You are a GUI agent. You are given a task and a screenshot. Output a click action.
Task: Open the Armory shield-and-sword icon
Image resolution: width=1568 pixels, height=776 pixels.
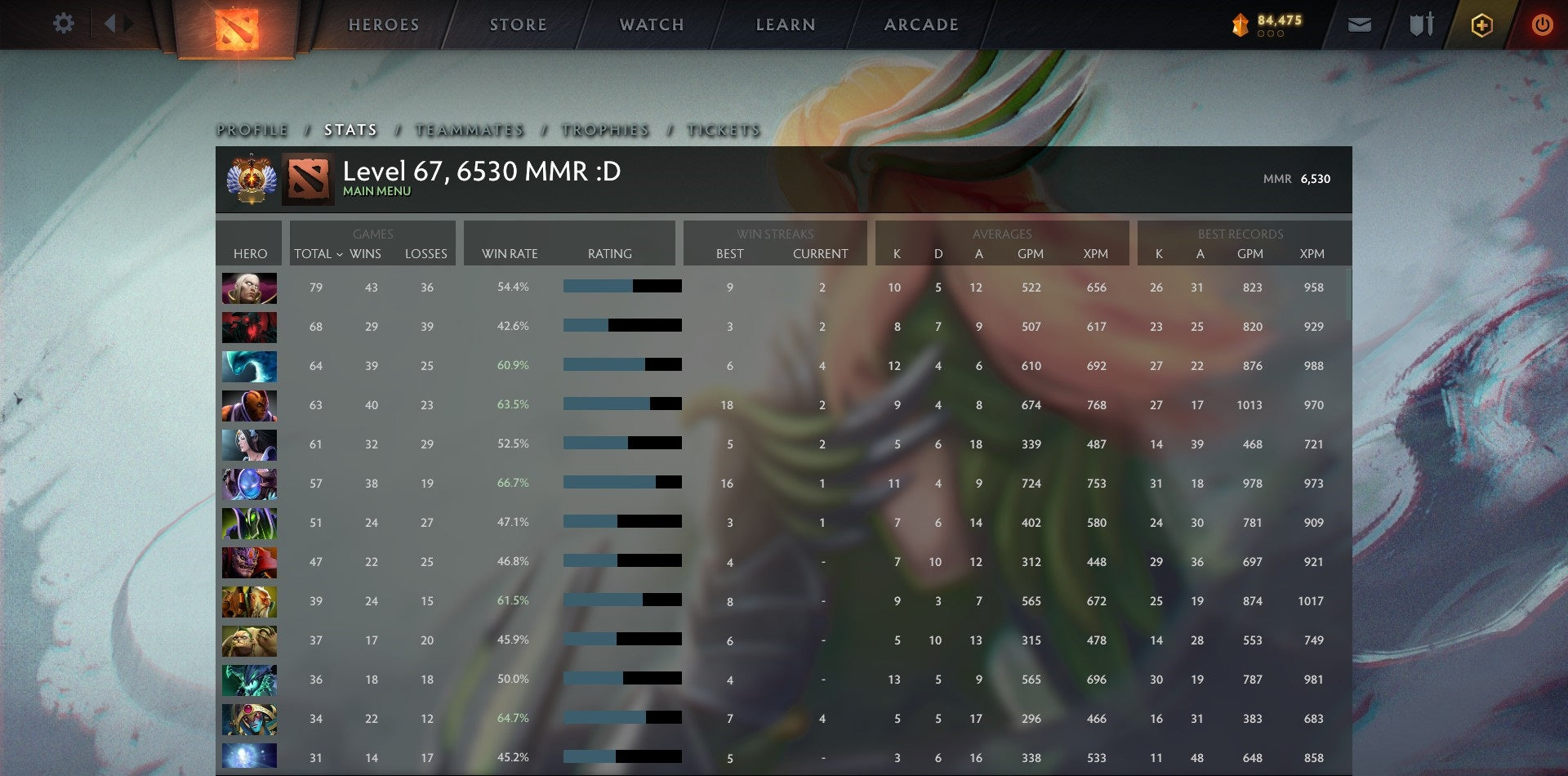coord(1421,25)
